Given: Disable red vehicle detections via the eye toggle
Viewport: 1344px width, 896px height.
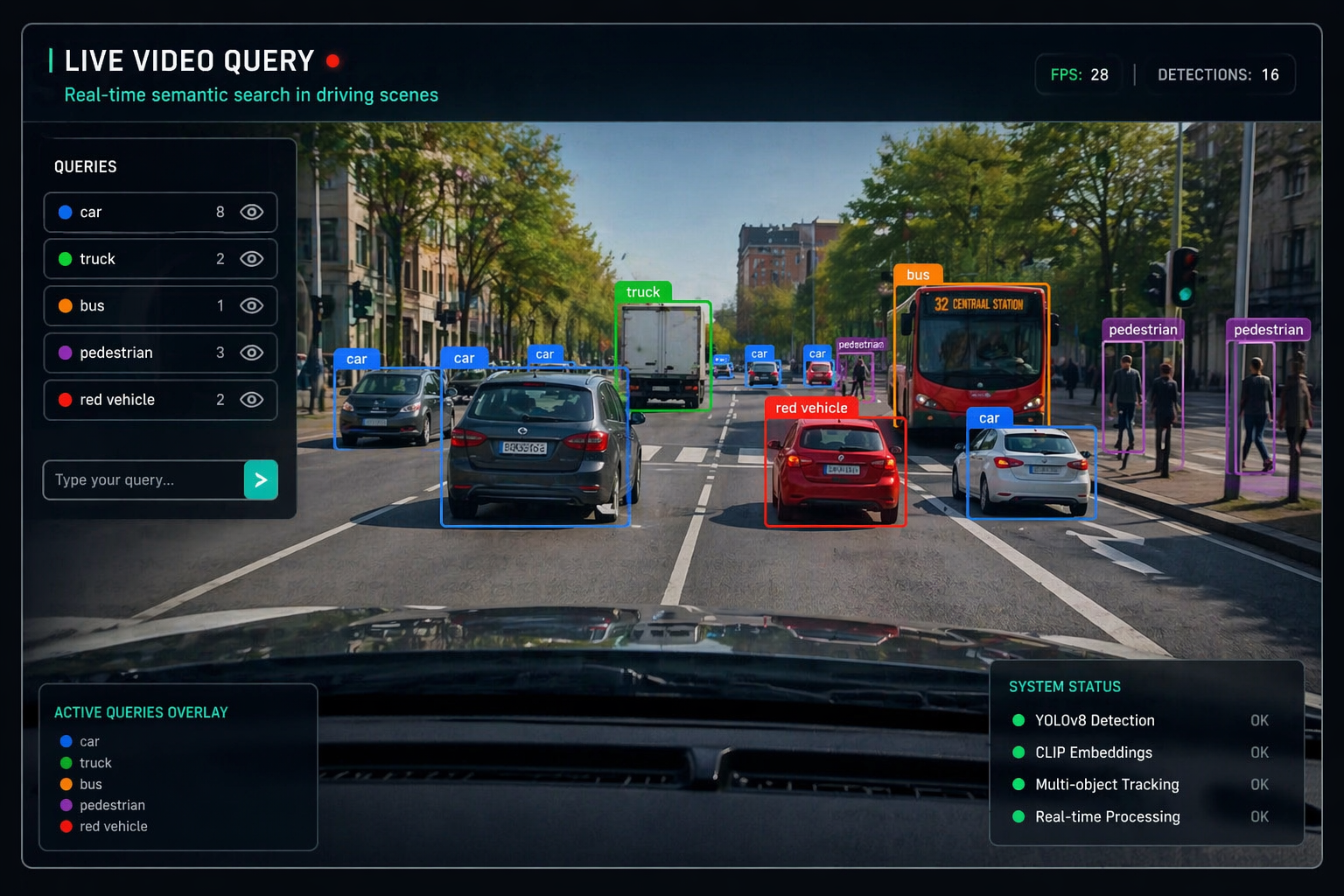Looking at the screenshot, I should (x=251, y=400).
